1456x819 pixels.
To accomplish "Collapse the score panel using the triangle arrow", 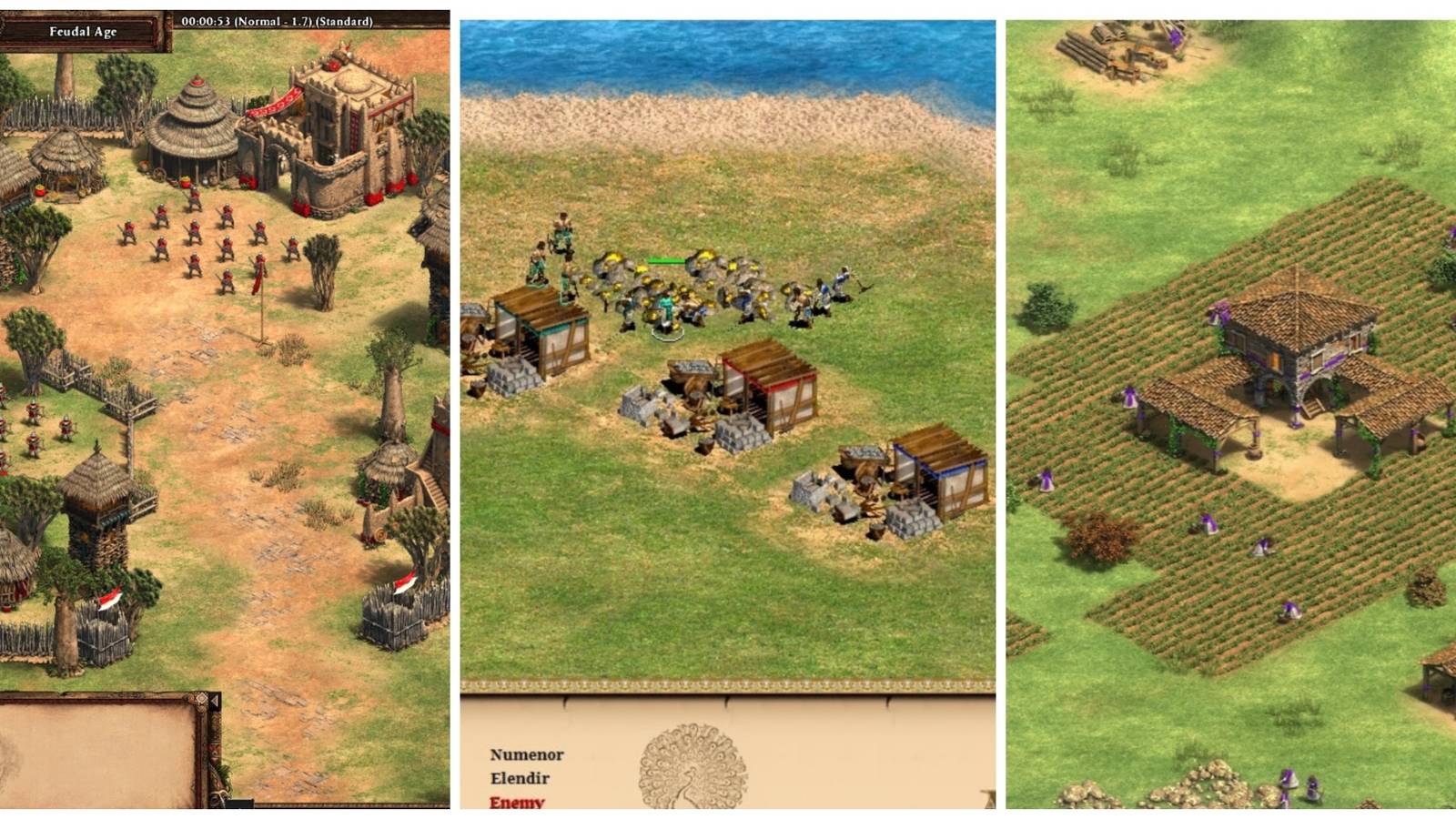I will click(x=215, y=700).
